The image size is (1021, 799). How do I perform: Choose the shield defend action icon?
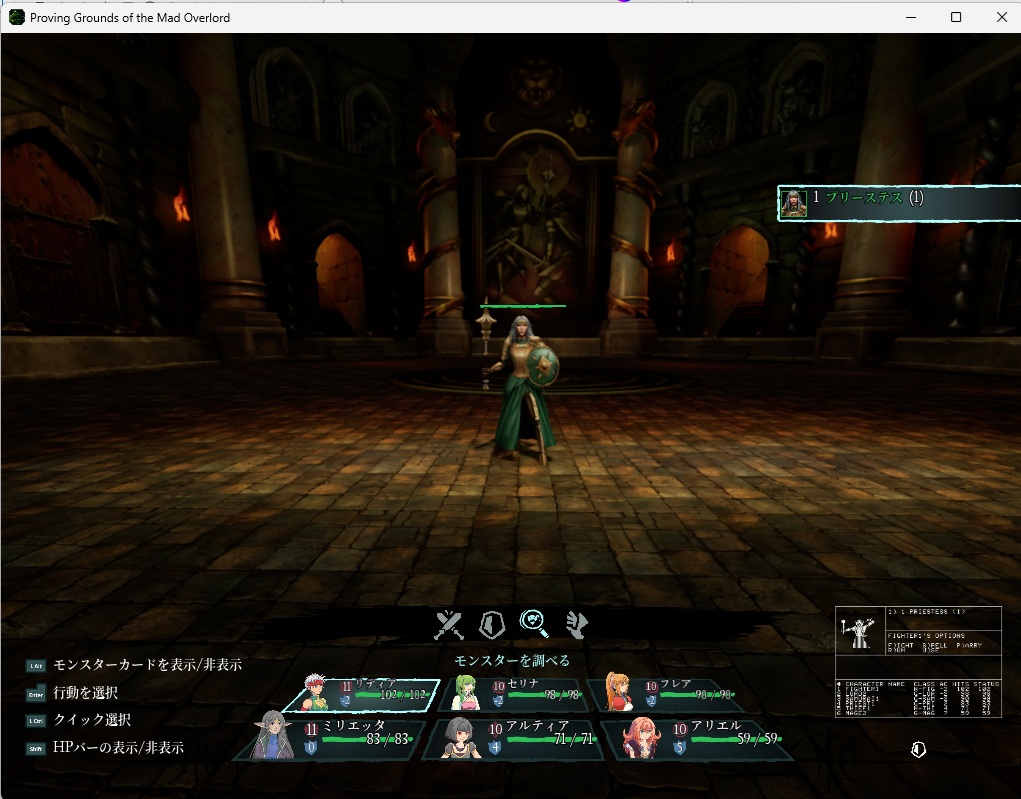tap(491, 625)
